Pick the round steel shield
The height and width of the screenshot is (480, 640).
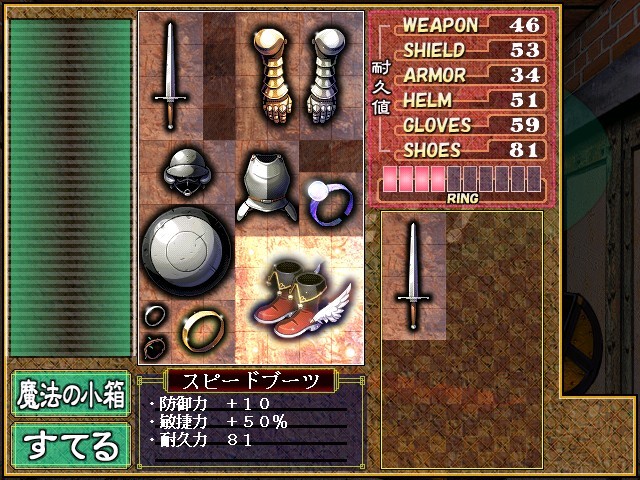pos(186,250)
